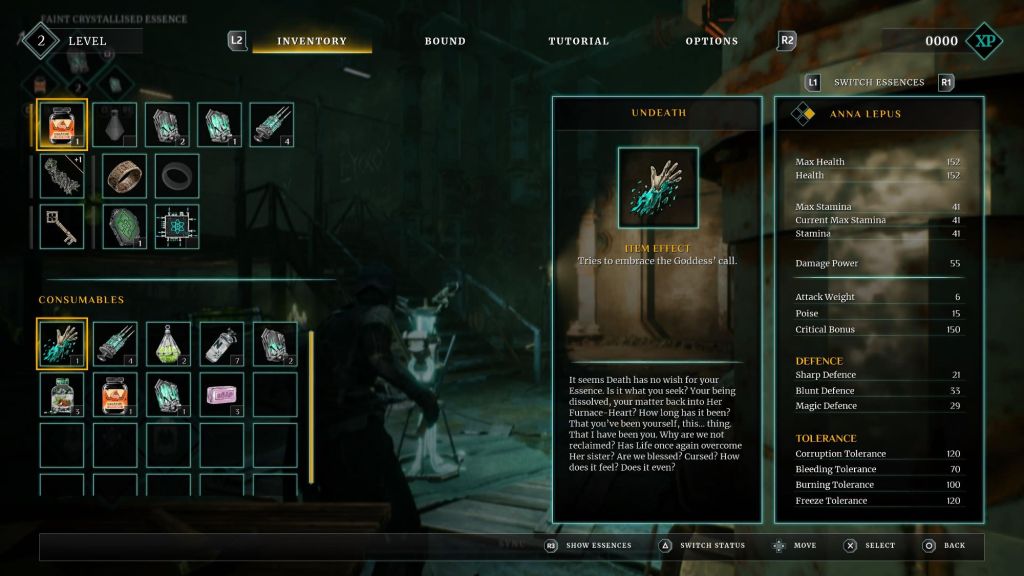1024x576 pixels.
Task: Select the Undeath hand consumable slot
Action: [62, 343]
